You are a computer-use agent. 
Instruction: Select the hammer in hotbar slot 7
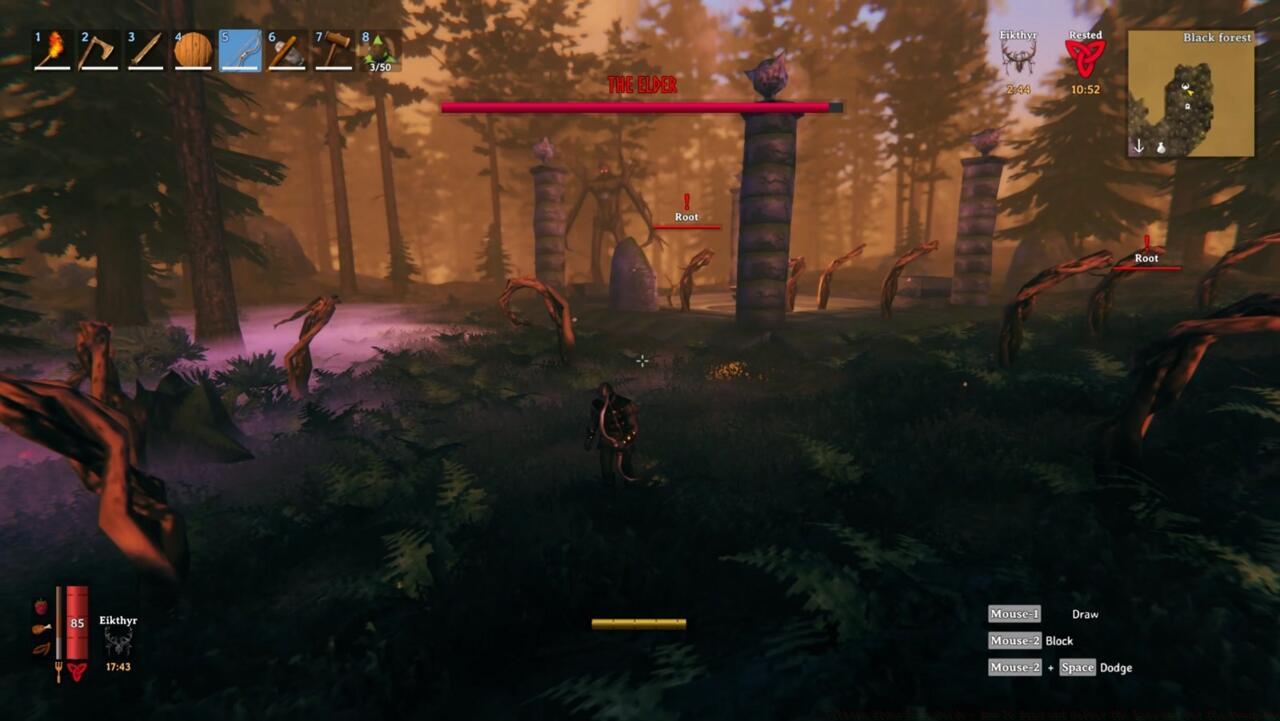[x=333, y=50]
